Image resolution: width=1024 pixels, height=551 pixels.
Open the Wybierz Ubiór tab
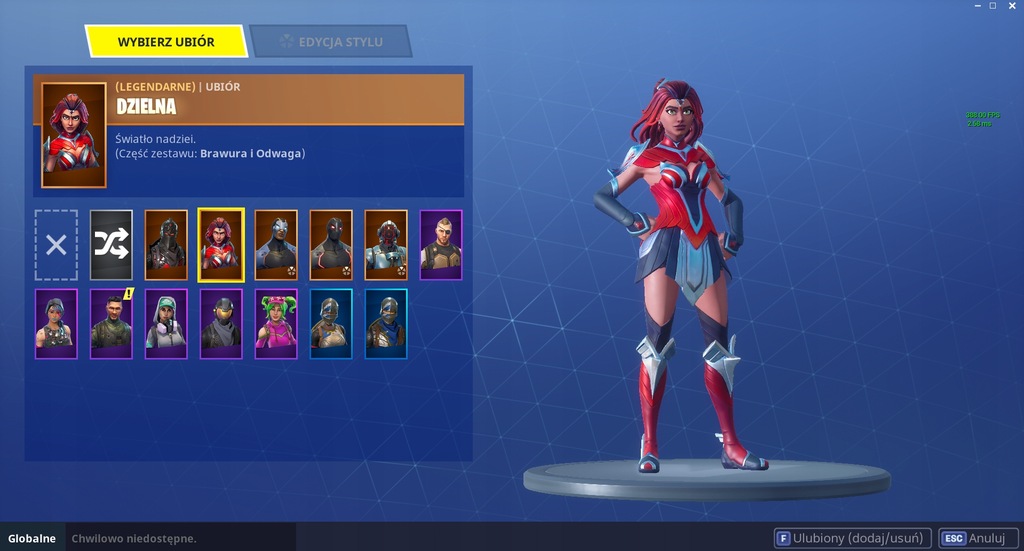166,42
